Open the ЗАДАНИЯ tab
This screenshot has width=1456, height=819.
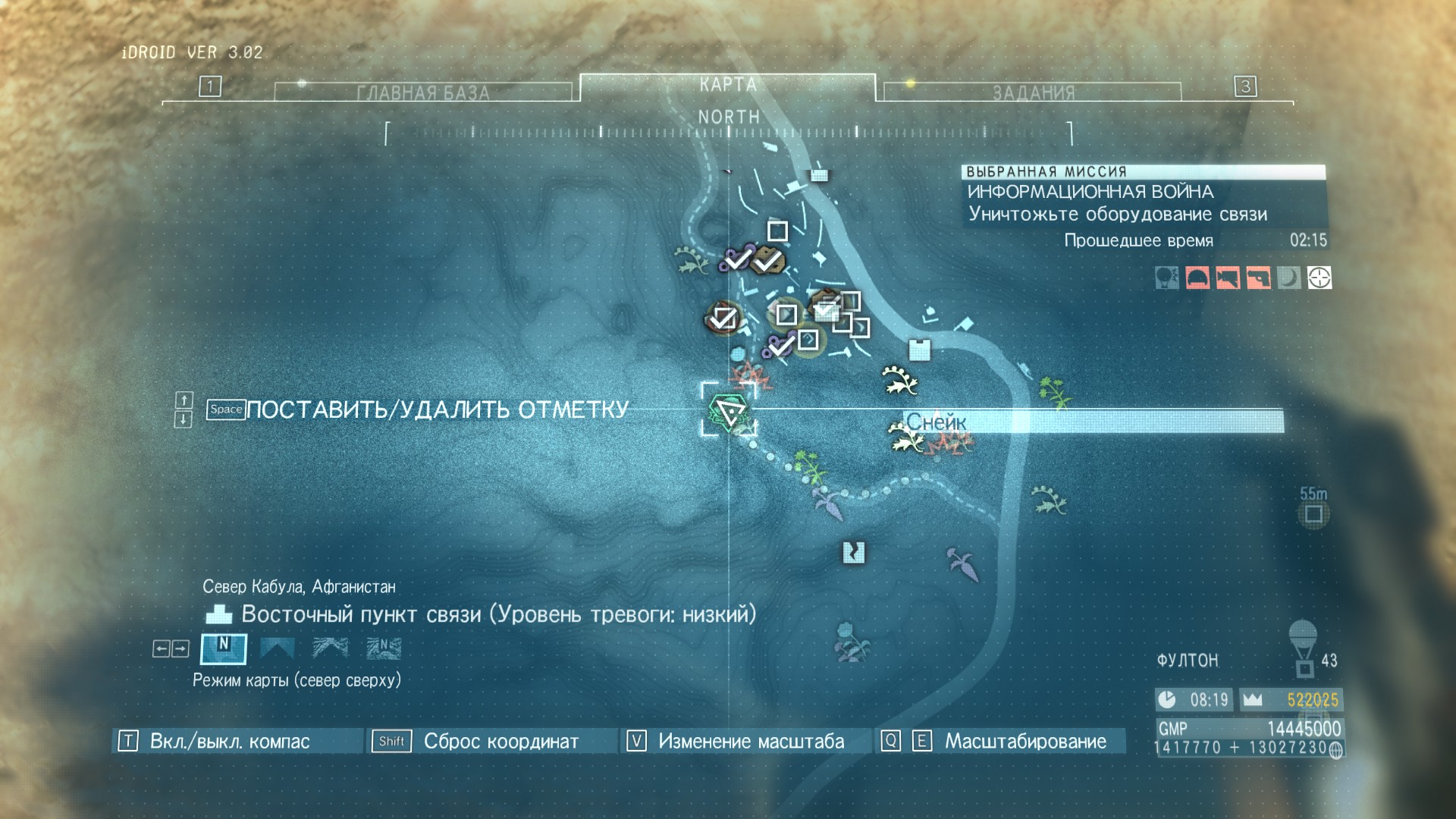pyautogui.click(x=1033, y=93)
